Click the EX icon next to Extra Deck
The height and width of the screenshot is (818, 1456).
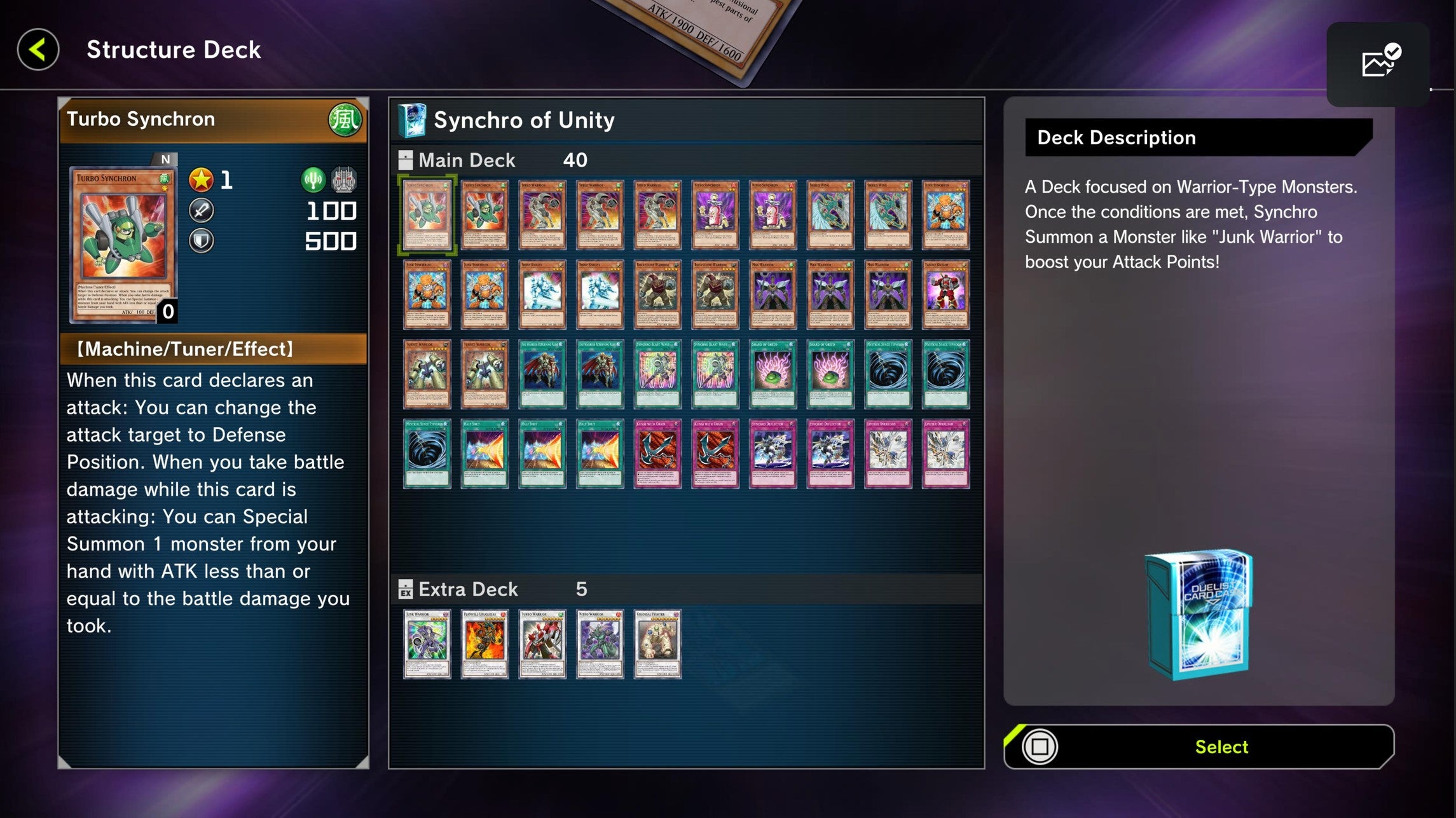pos(406,589)
